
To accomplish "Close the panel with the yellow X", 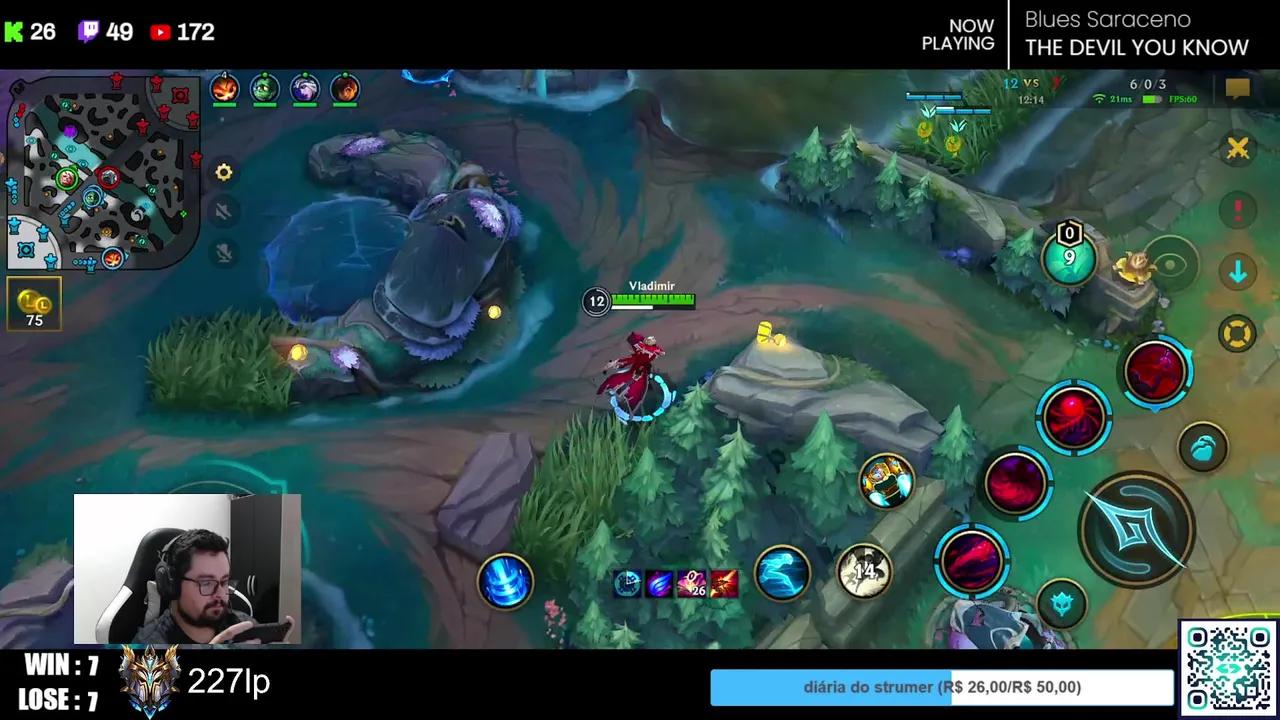I will (1238, 148).
